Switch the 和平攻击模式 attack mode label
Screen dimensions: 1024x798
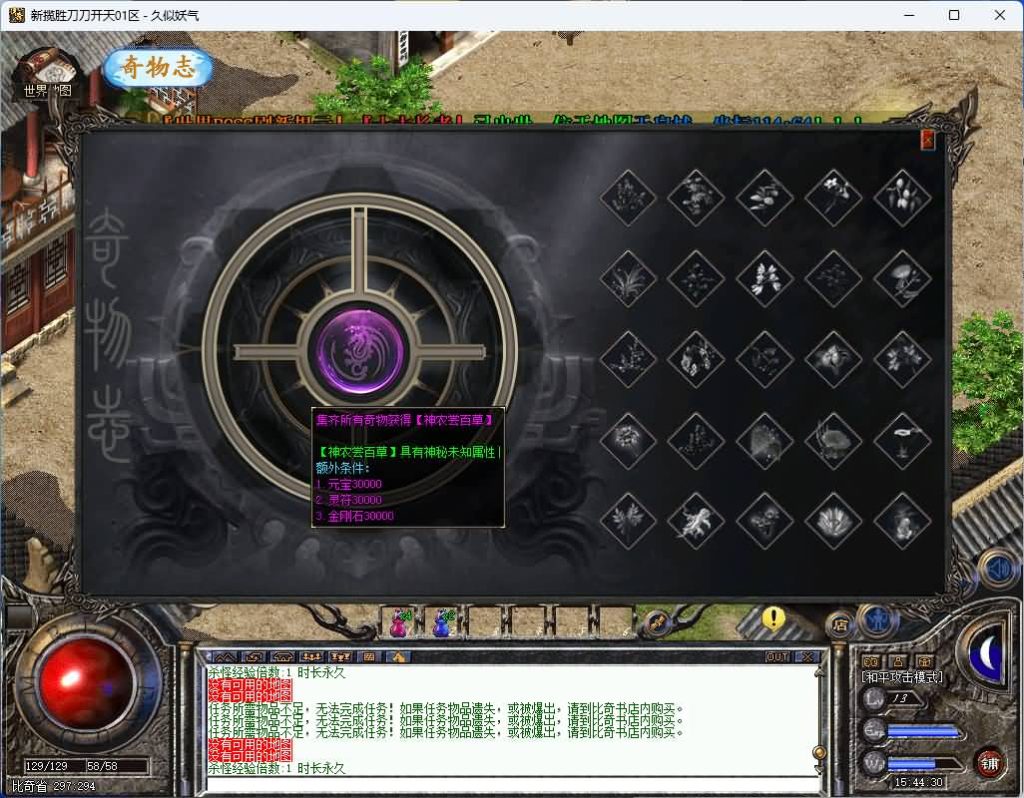tap(902, 677)
